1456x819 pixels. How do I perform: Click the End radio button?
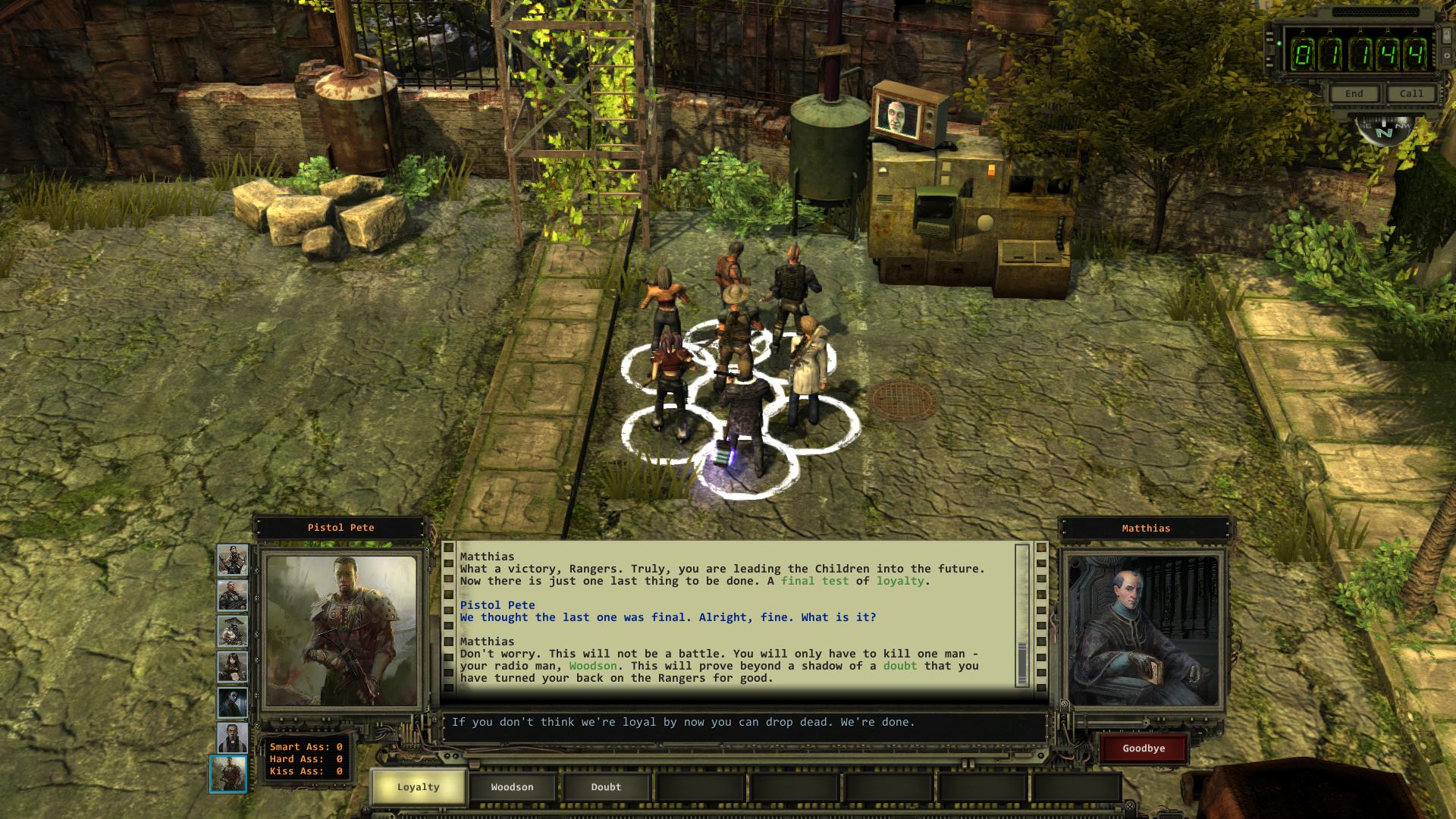click(1354, 93)
